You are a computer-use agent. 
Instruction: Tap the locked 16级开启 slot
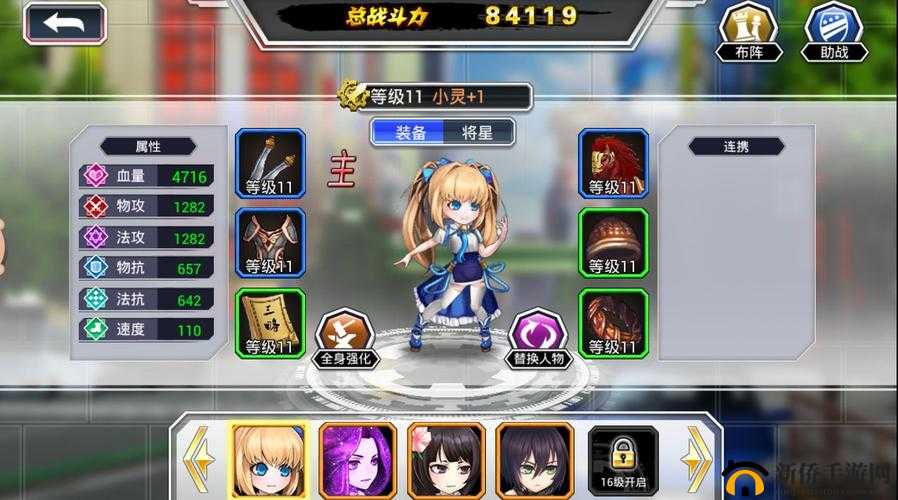(x=618, y=459)
